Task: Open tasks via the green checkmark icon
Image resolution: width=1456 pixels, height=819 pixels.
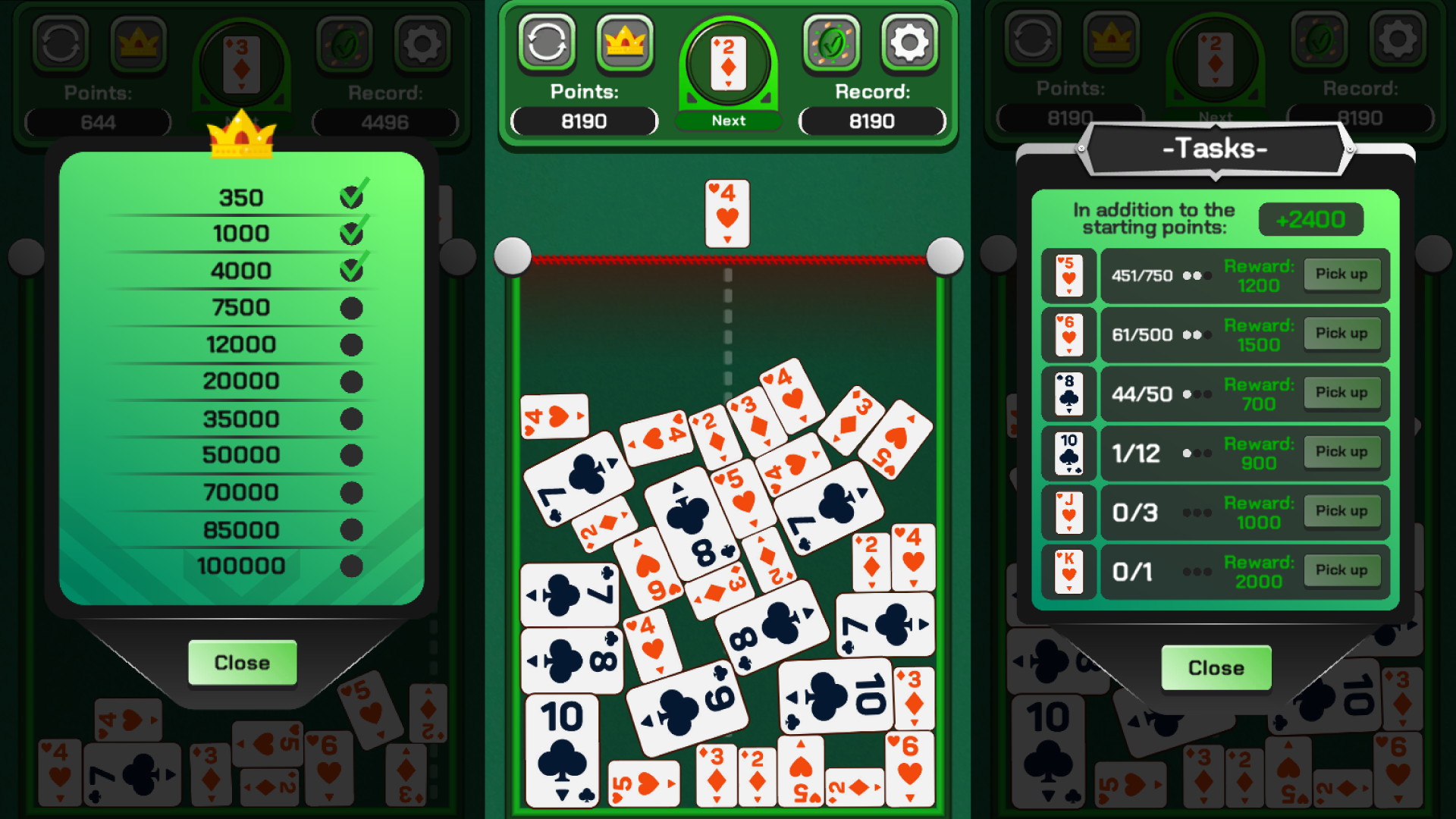Action: pyautogui.click(x=831, y=43)
